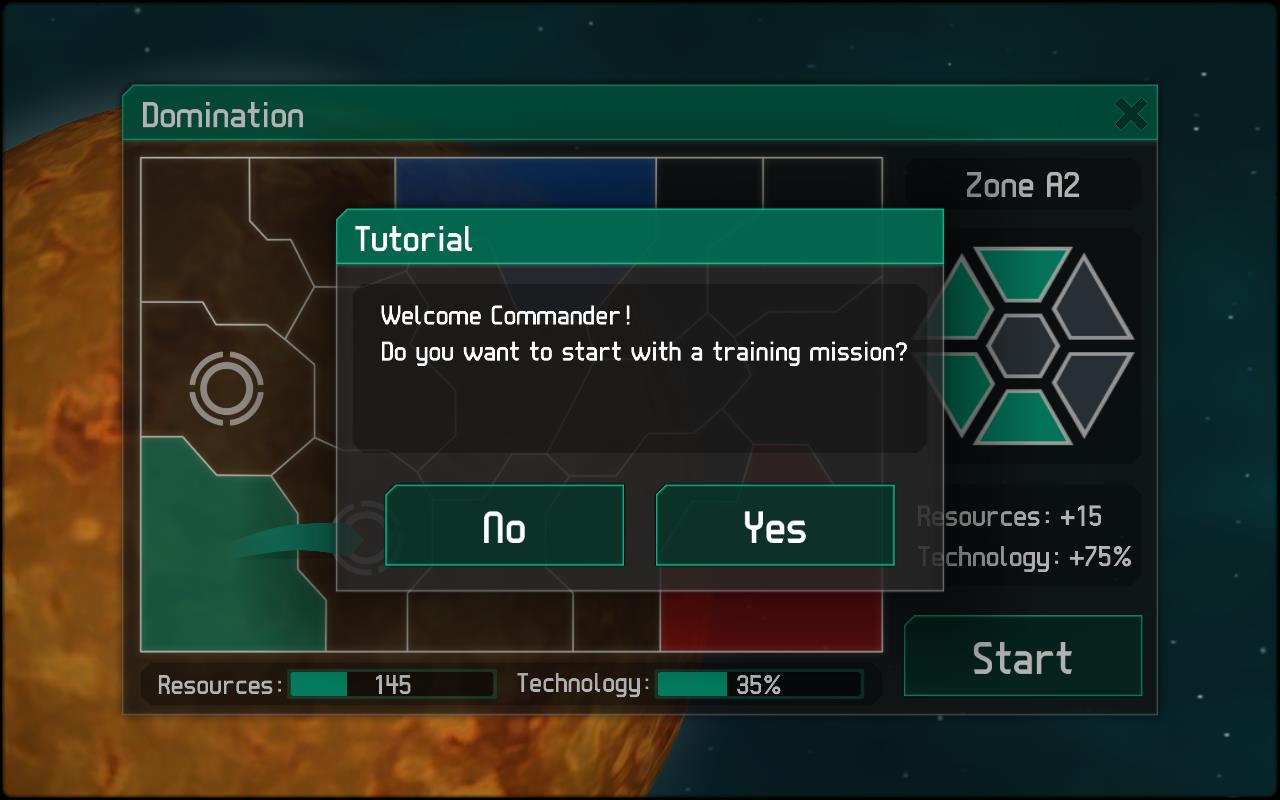Select the zone with the circular target marker
The image size is (1280, 800).
tap(226, 387)
